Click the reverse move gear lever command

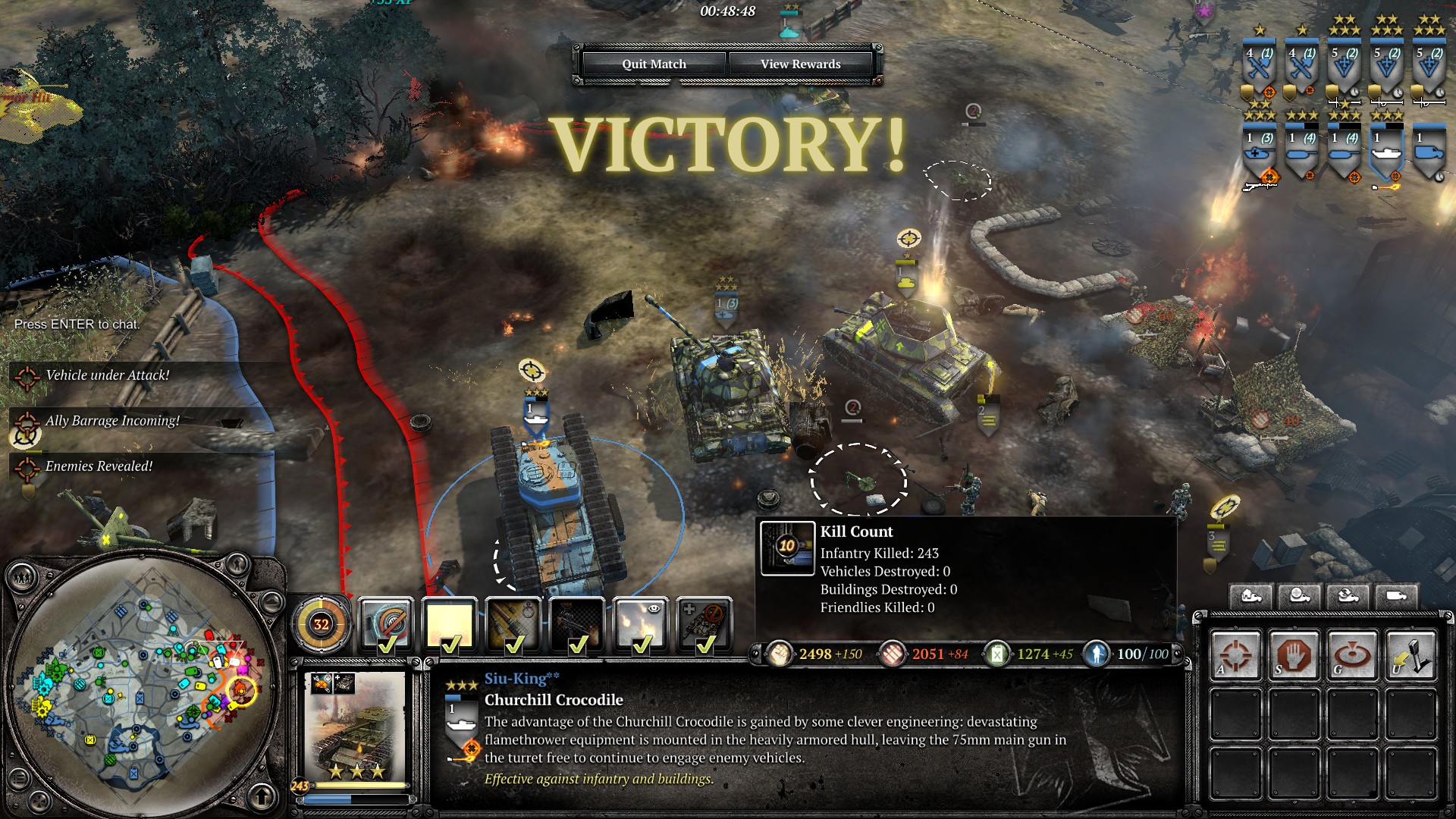(x=1410, y=654)
